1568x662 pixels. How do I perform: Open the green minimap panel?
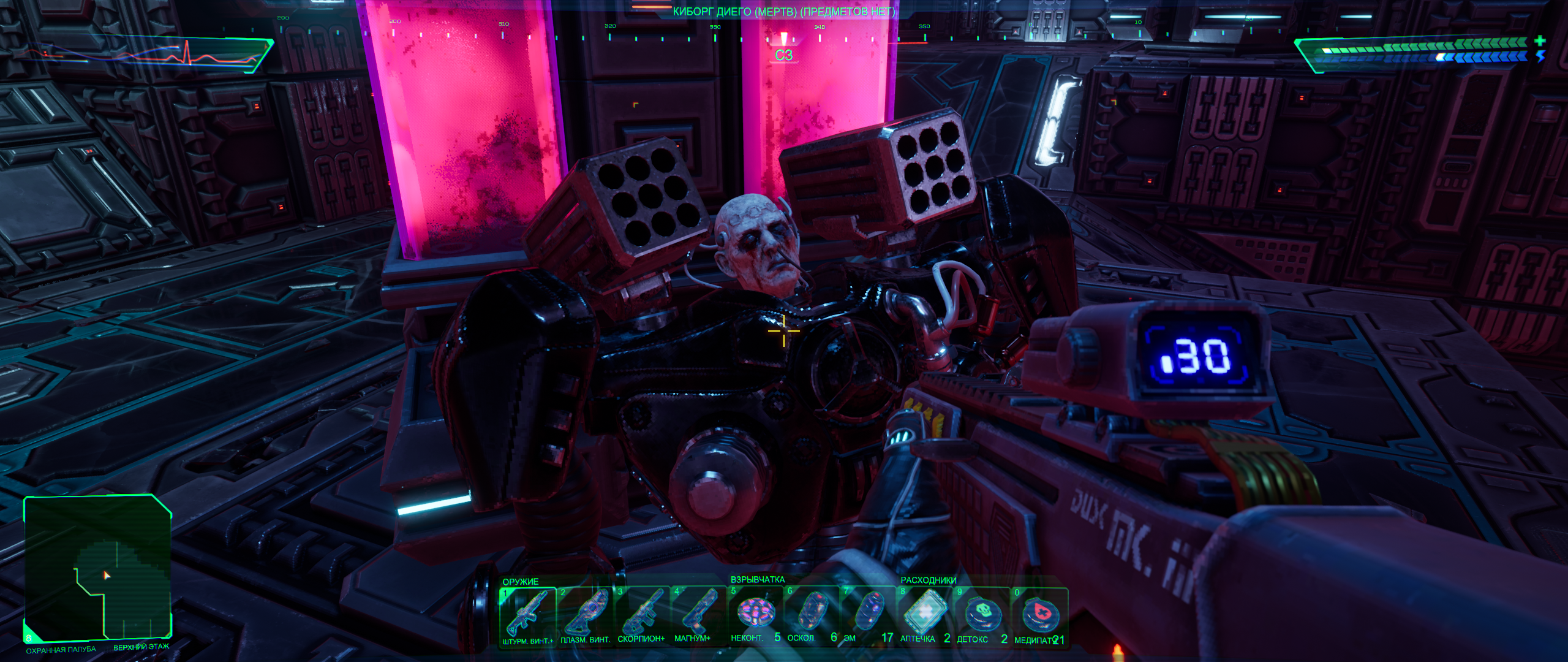pyautogui.click(x=97, y=566)
